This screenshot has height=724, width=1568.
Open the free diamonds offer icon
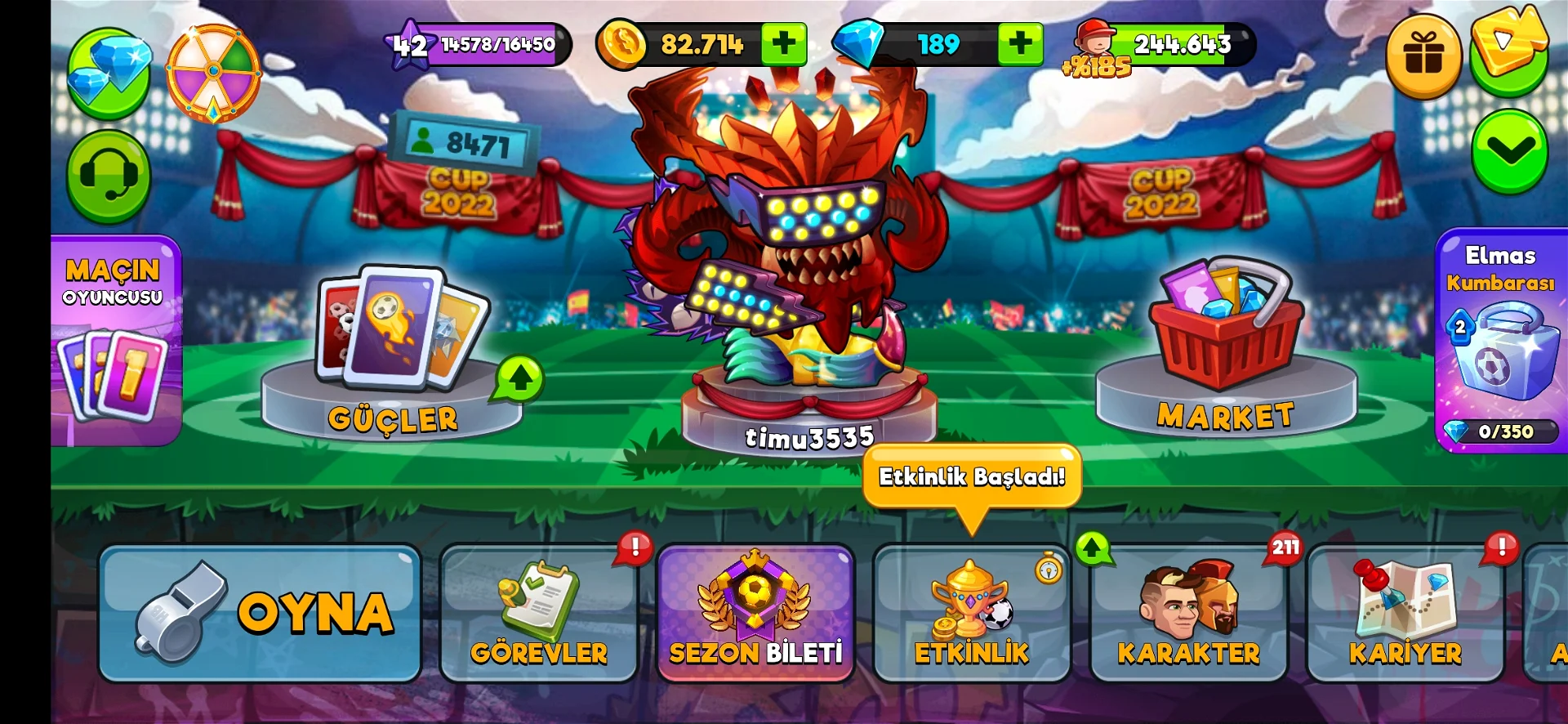coord(109,74)
